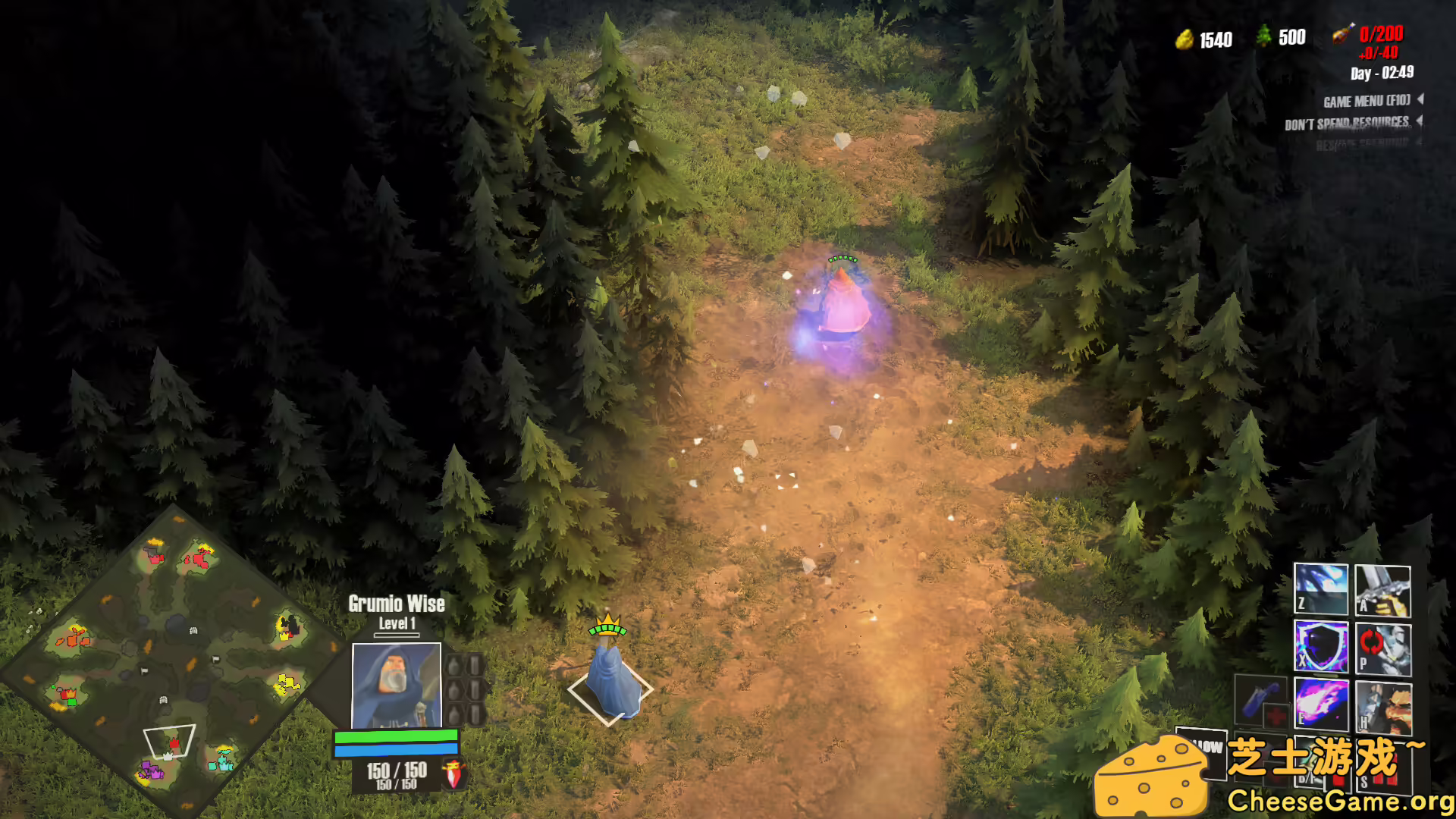
Task: Use the E purple fireball spell
Action: click(x=1320, y=704)
